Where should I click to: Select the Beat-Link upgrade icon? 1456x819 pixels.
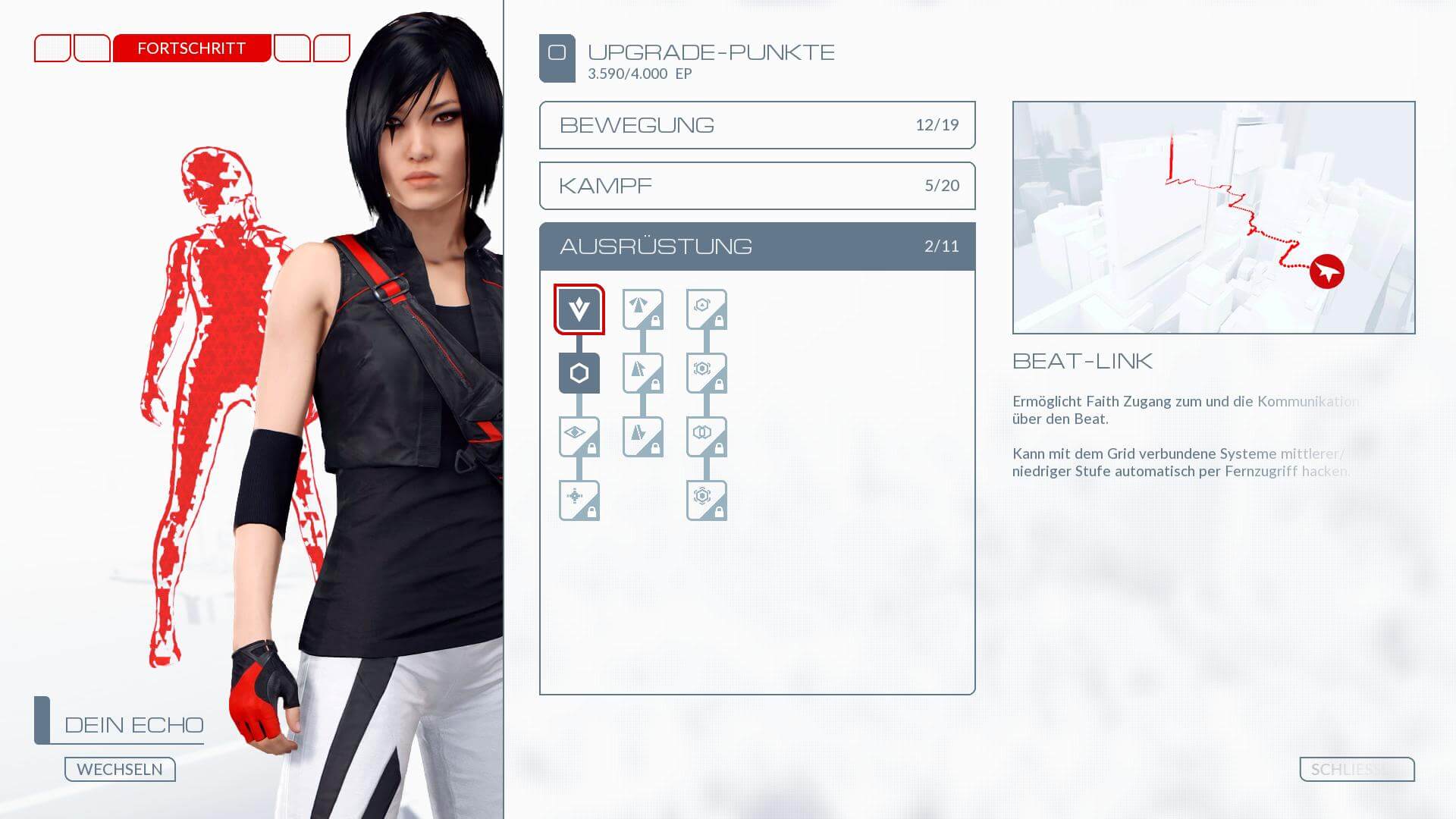[x=579, y=309]
